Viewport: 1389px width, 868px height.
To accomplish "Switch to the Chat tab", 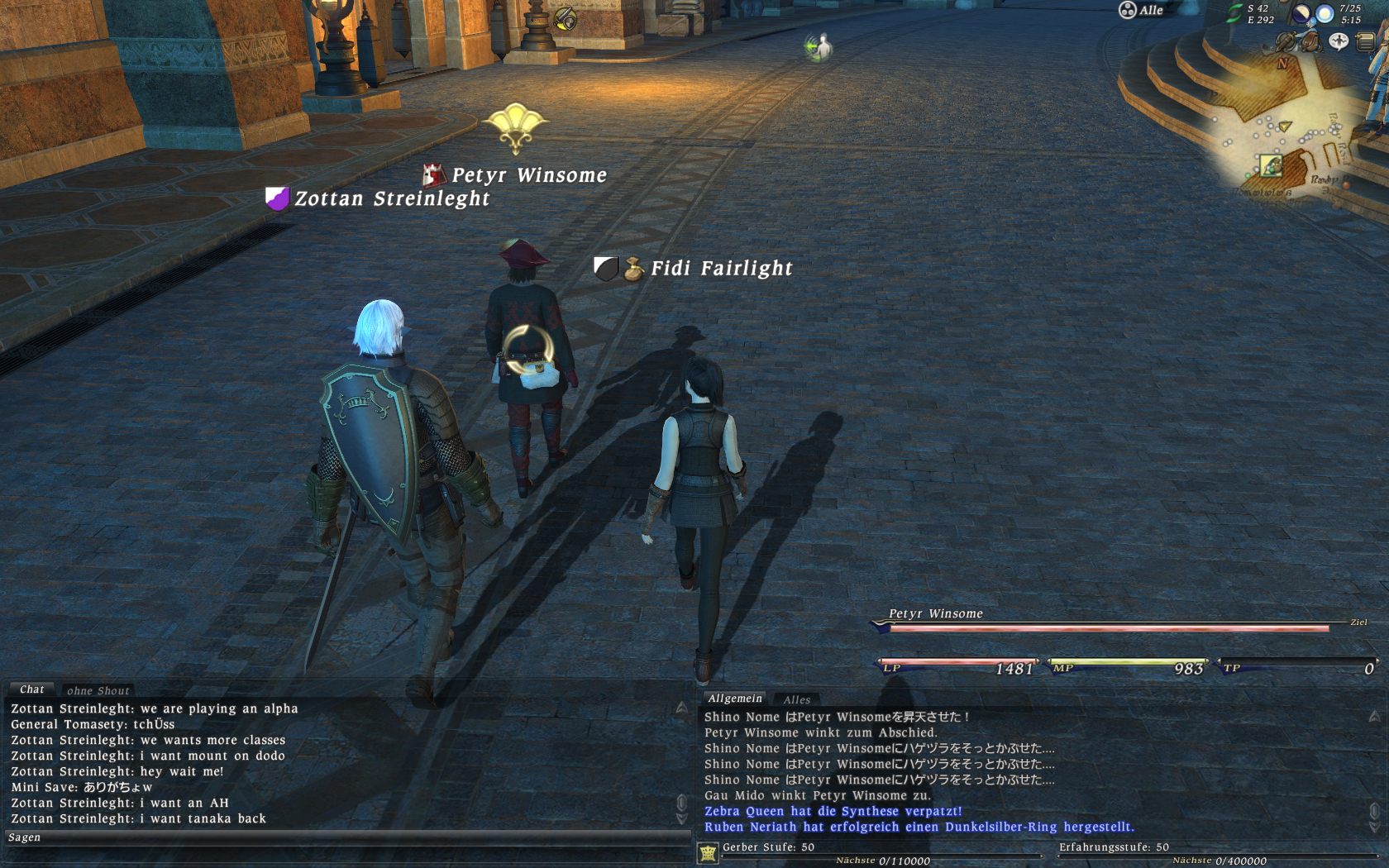I will (x=31, y=689).
